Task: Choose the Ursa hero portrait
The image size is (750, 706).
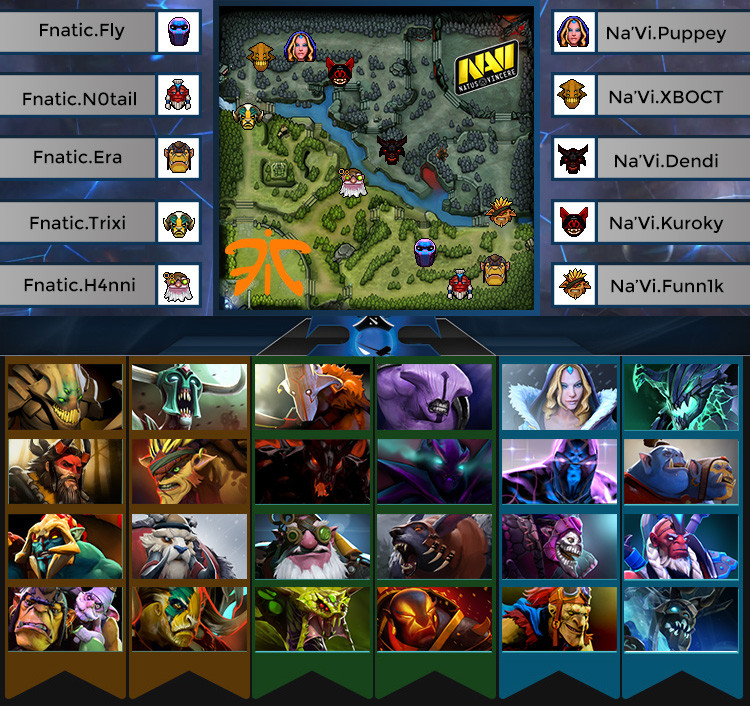Action: click(435, 546)
